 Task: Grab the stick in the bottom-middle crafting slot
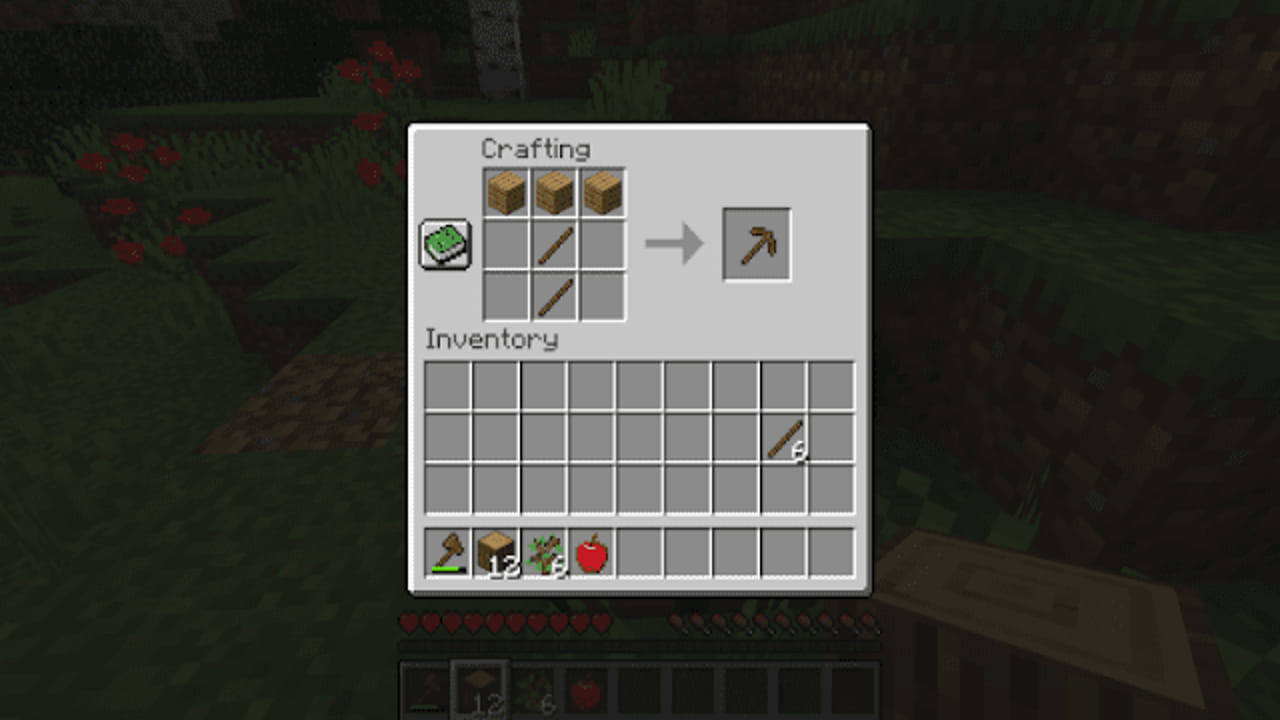click(x=555, y=293)
